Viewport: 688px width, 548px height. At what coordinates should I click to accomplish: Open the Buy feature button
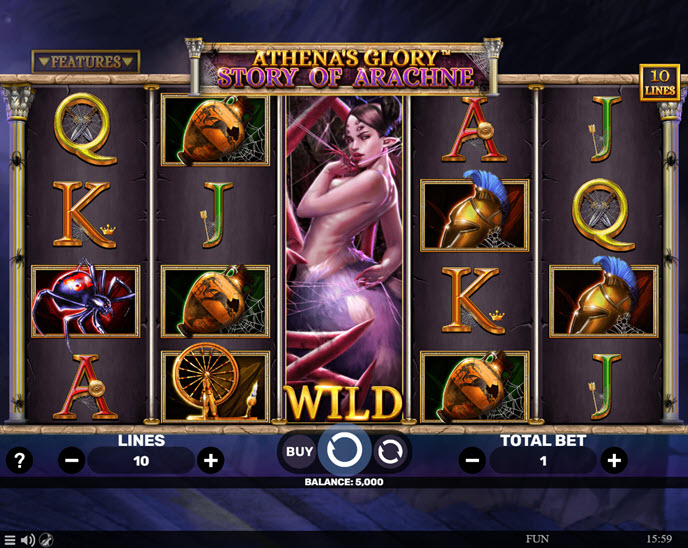(x=299, y=452)
